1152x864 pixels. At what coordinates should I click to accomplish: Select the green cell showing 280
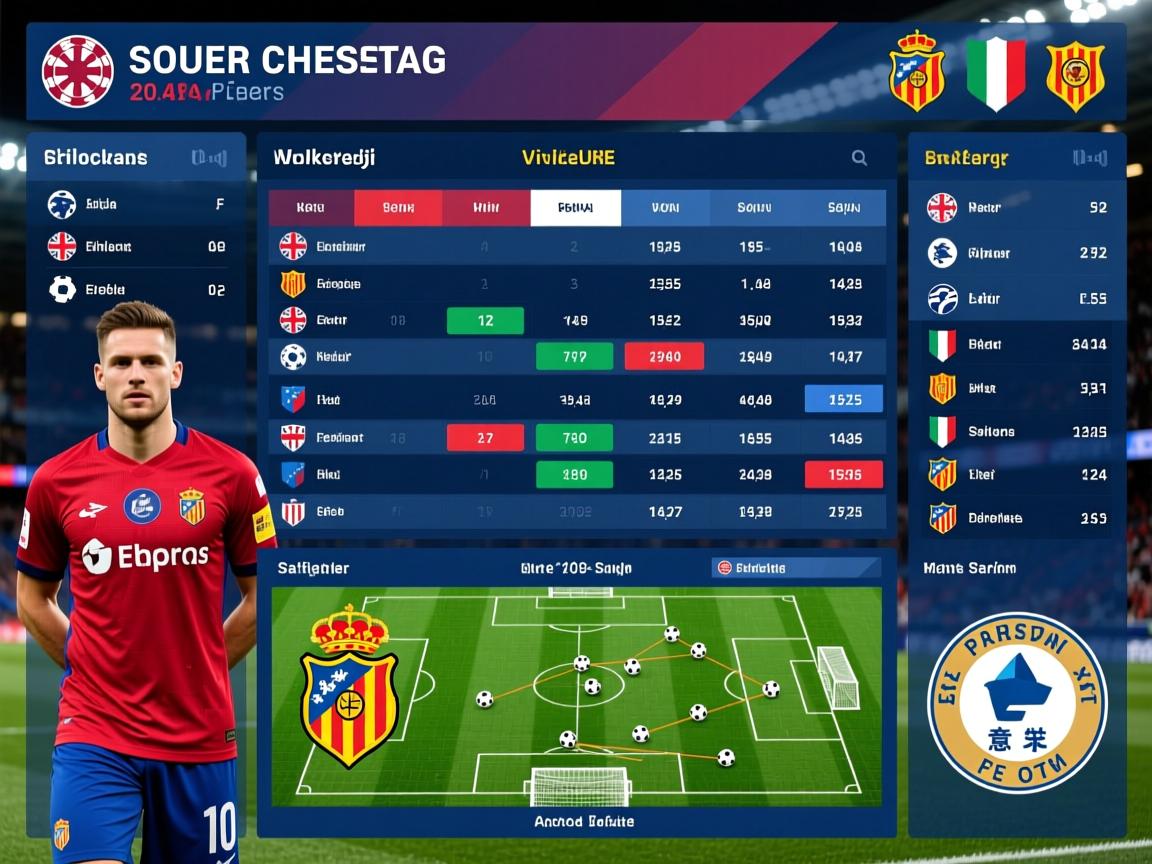[x=574, y=474]
